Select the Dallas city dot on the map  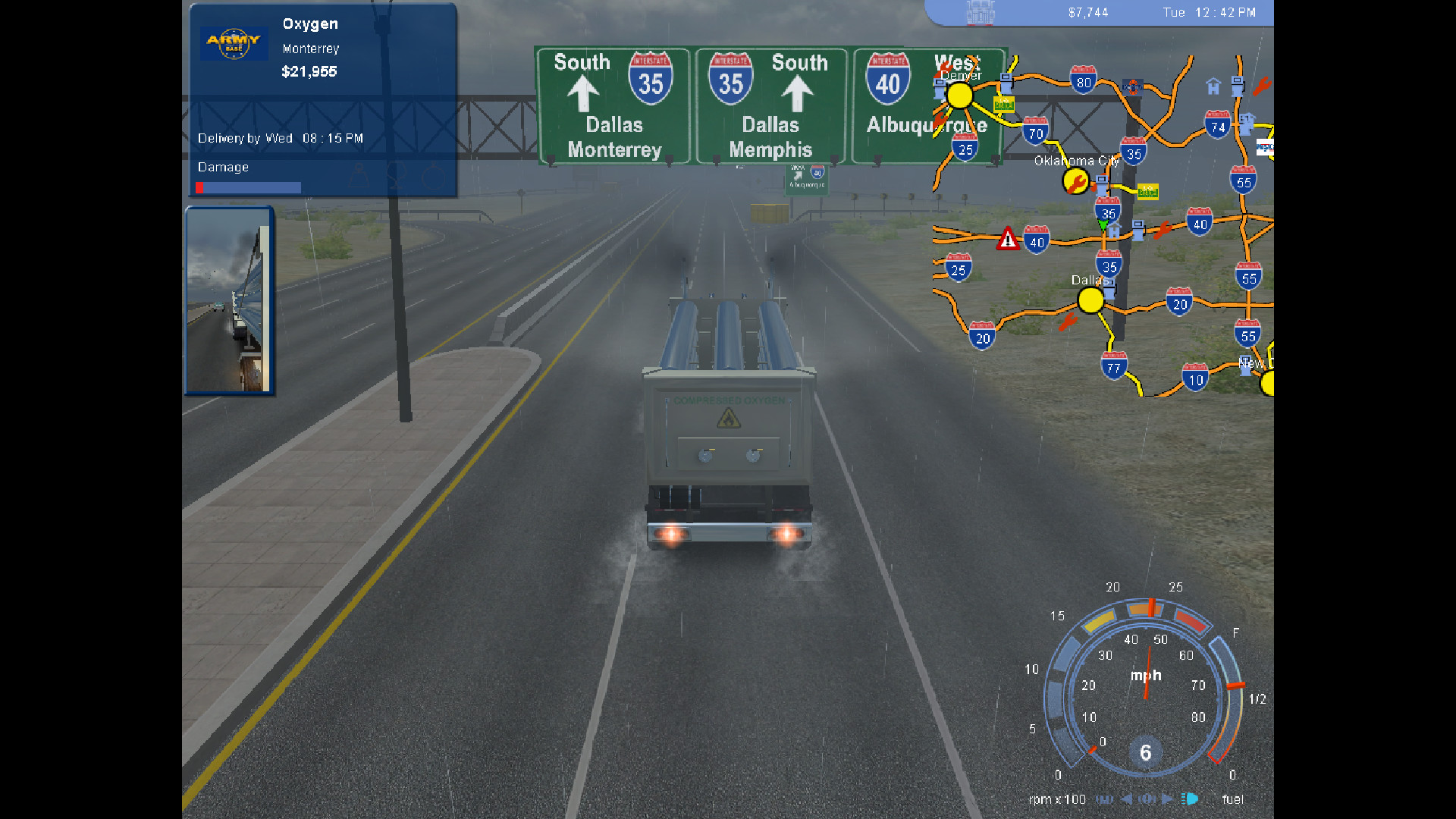pos(1090,301)
